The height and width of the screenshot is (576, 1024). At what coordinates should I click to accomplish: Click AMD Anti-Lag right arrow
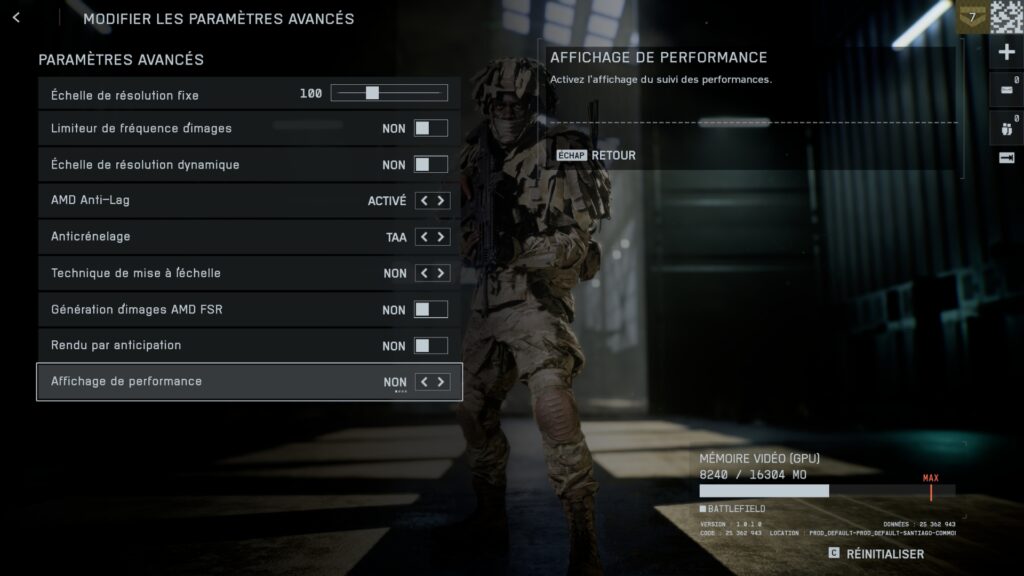pyautogui.click(x=440, y=201)
